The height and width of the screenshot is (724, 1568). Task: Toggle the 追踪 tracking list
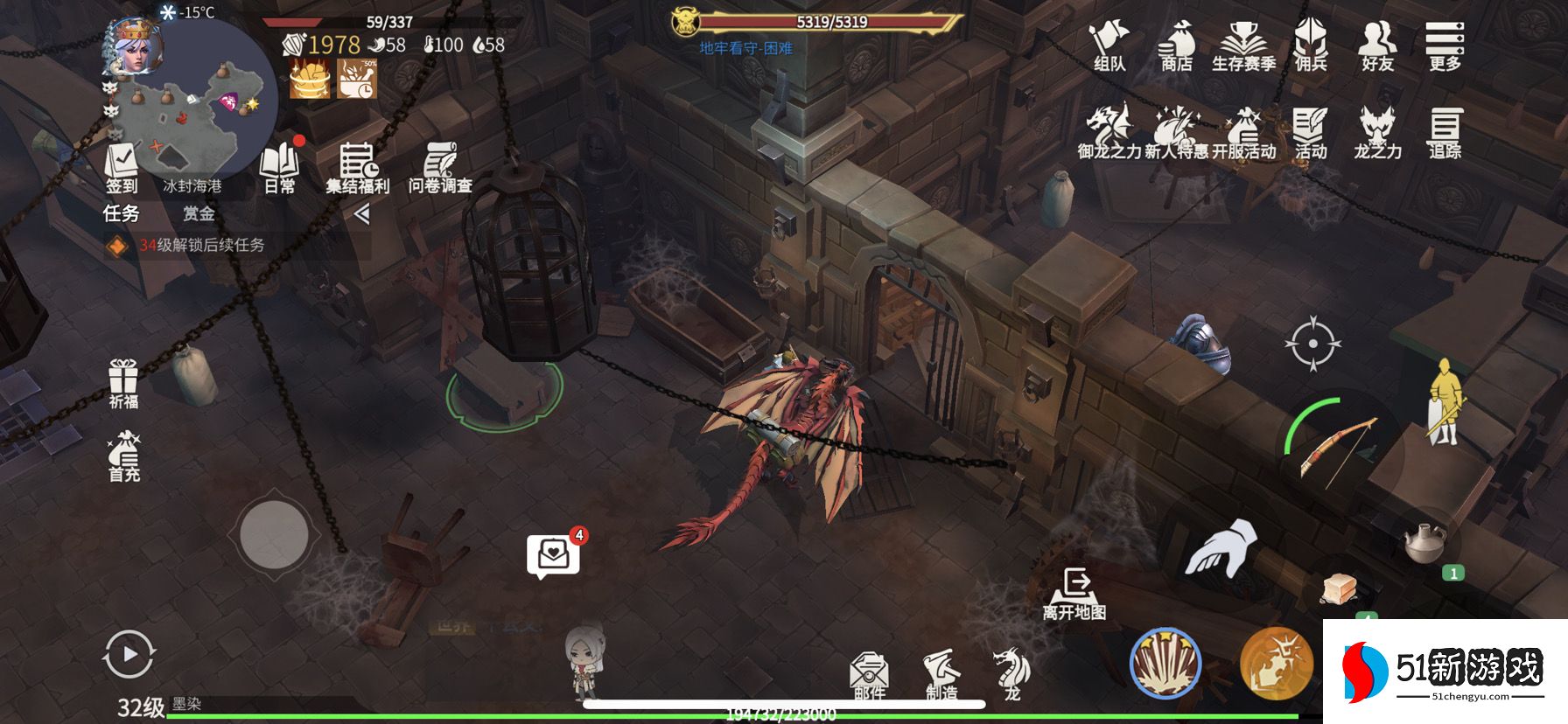1445,133
